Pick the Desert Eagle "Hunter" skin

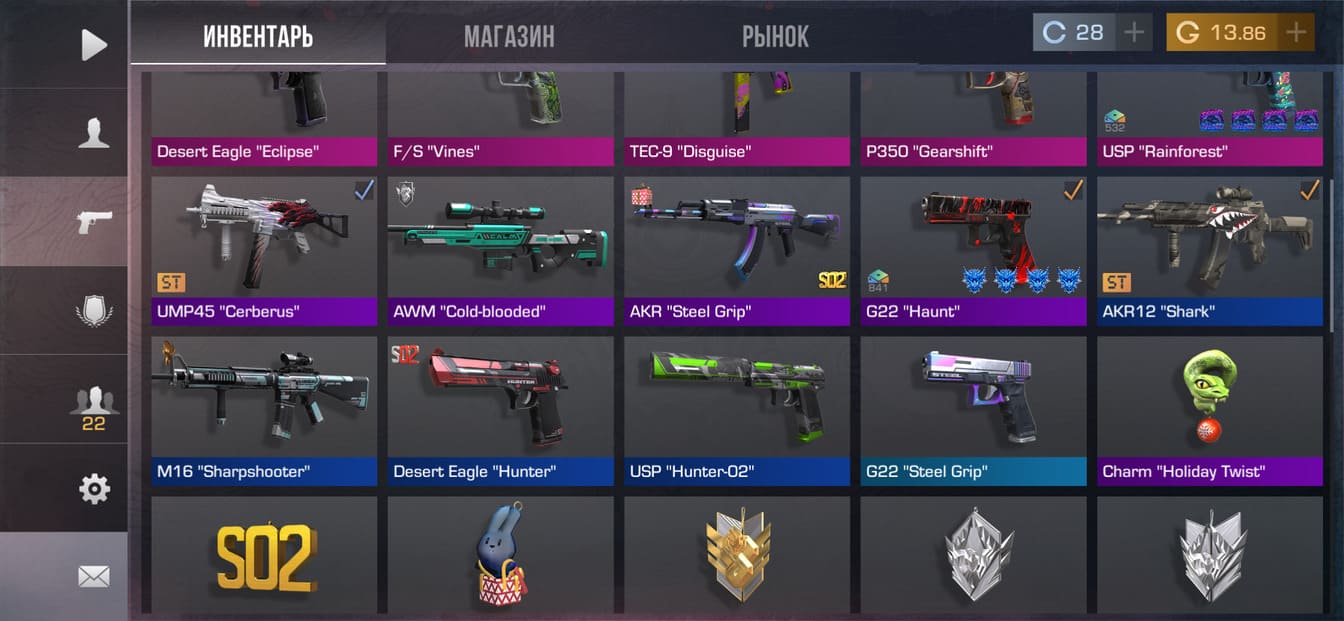(500, 410)
